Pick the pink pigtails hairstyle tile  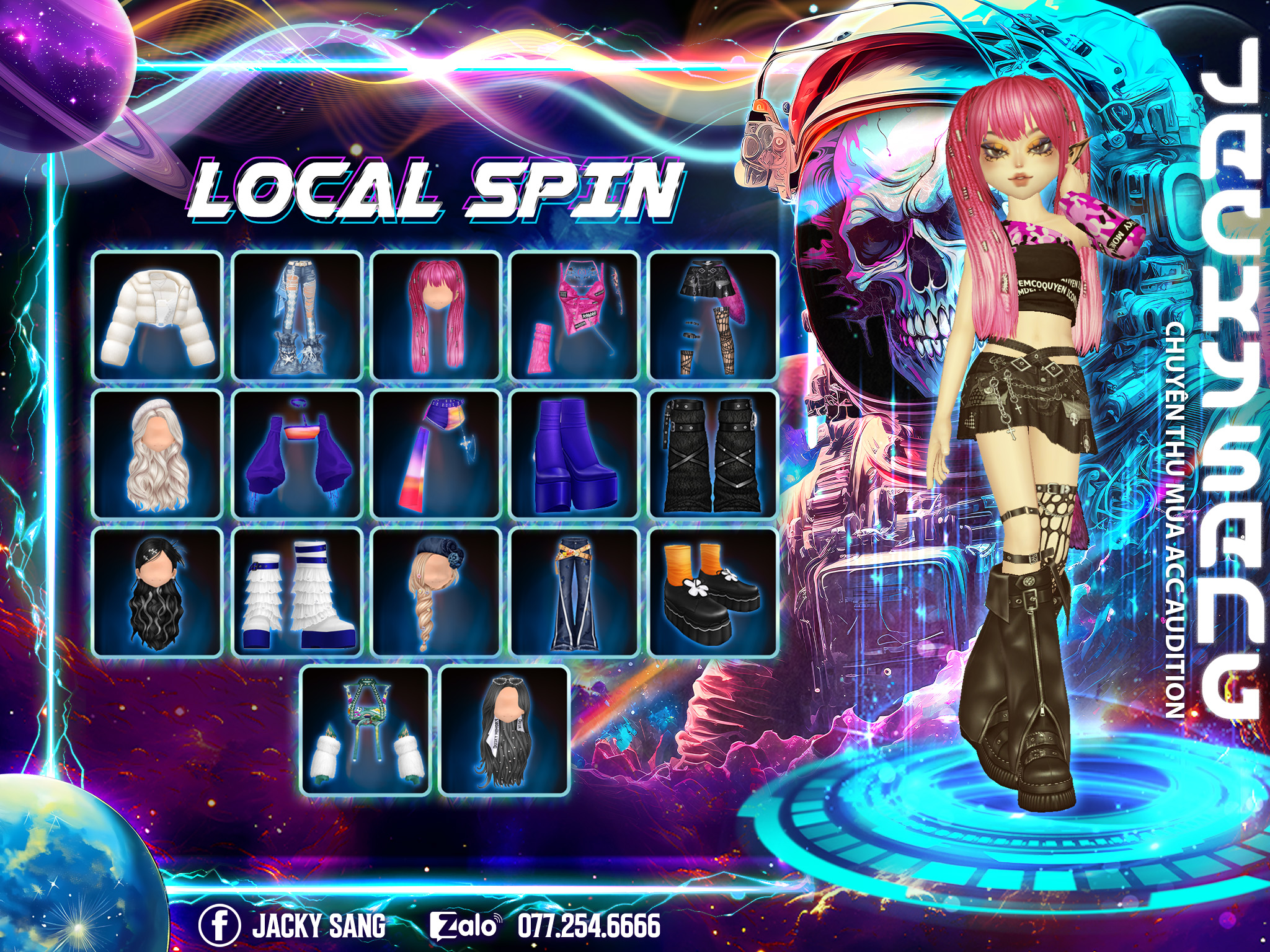436,316
